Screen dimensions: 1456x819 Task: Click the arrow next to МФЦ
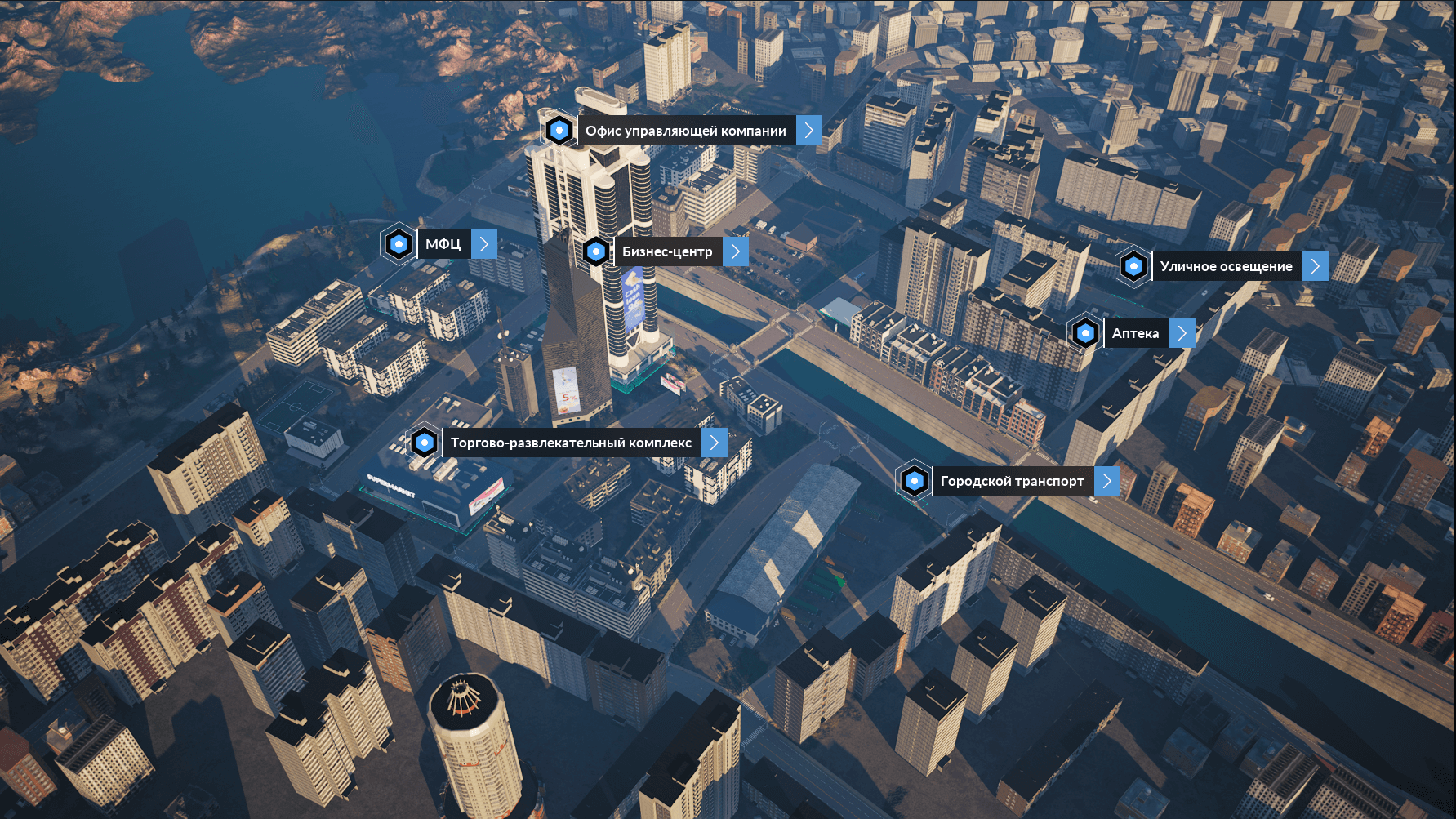click(x=484, y=244)
